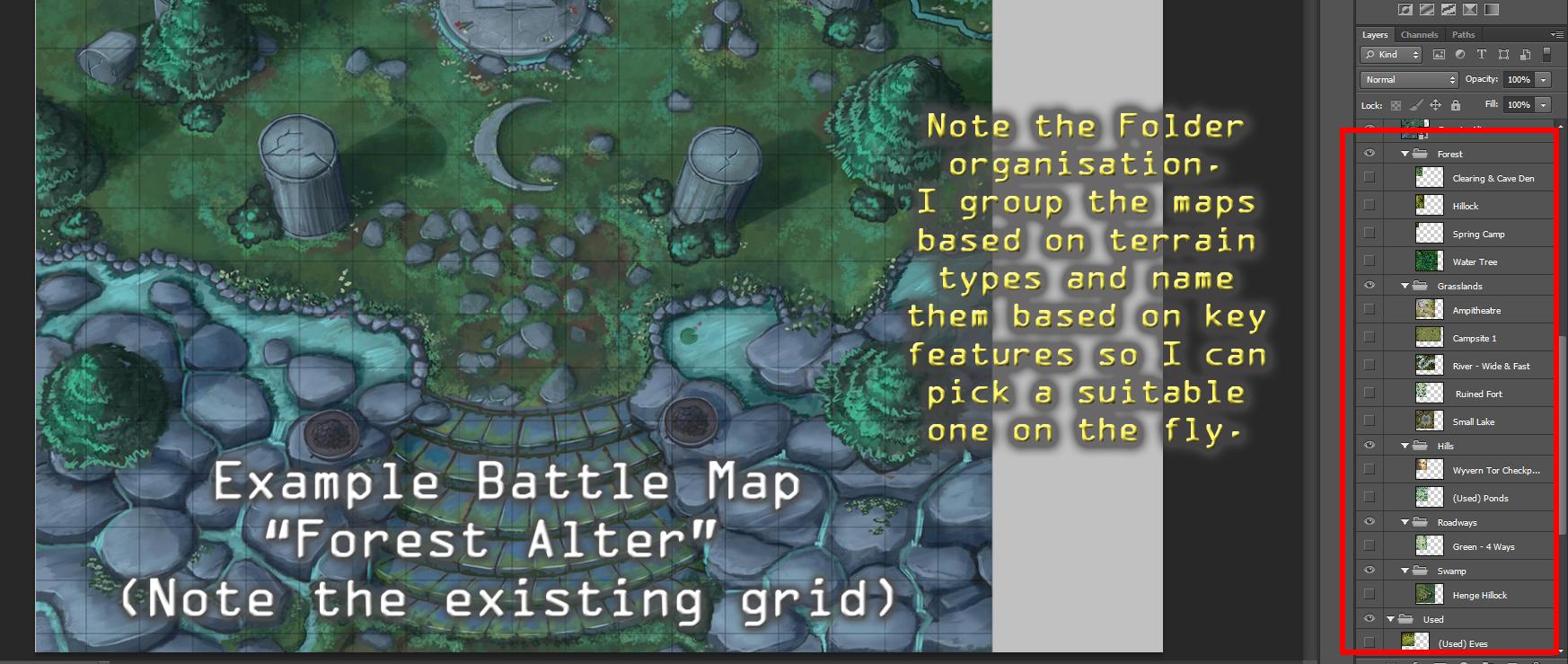Select the Ruined Fort layer thumbnail

[x=1428, y=393]
